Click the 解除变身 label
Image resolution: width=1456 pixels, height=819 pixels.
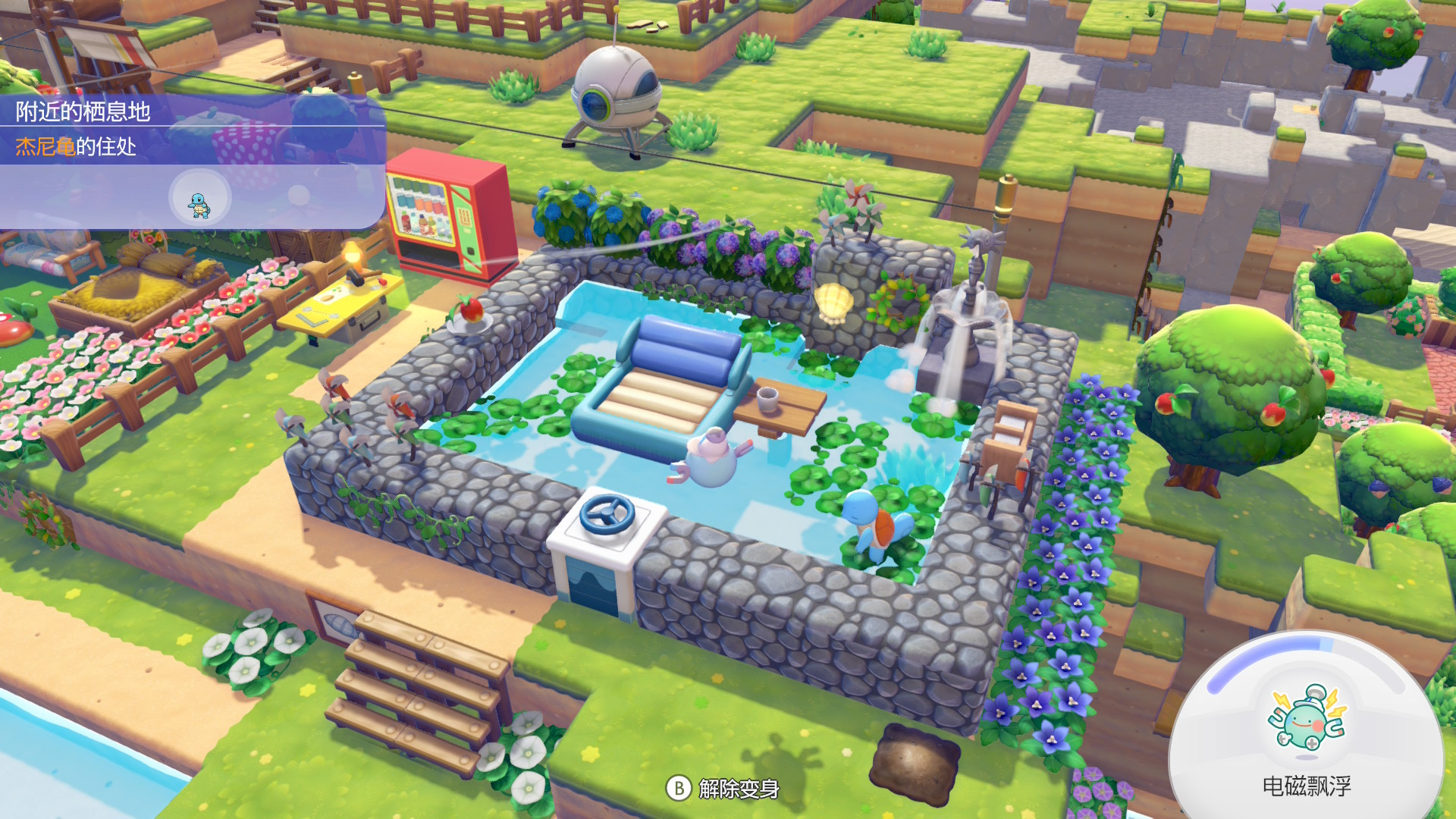click(x=739, y=789)
